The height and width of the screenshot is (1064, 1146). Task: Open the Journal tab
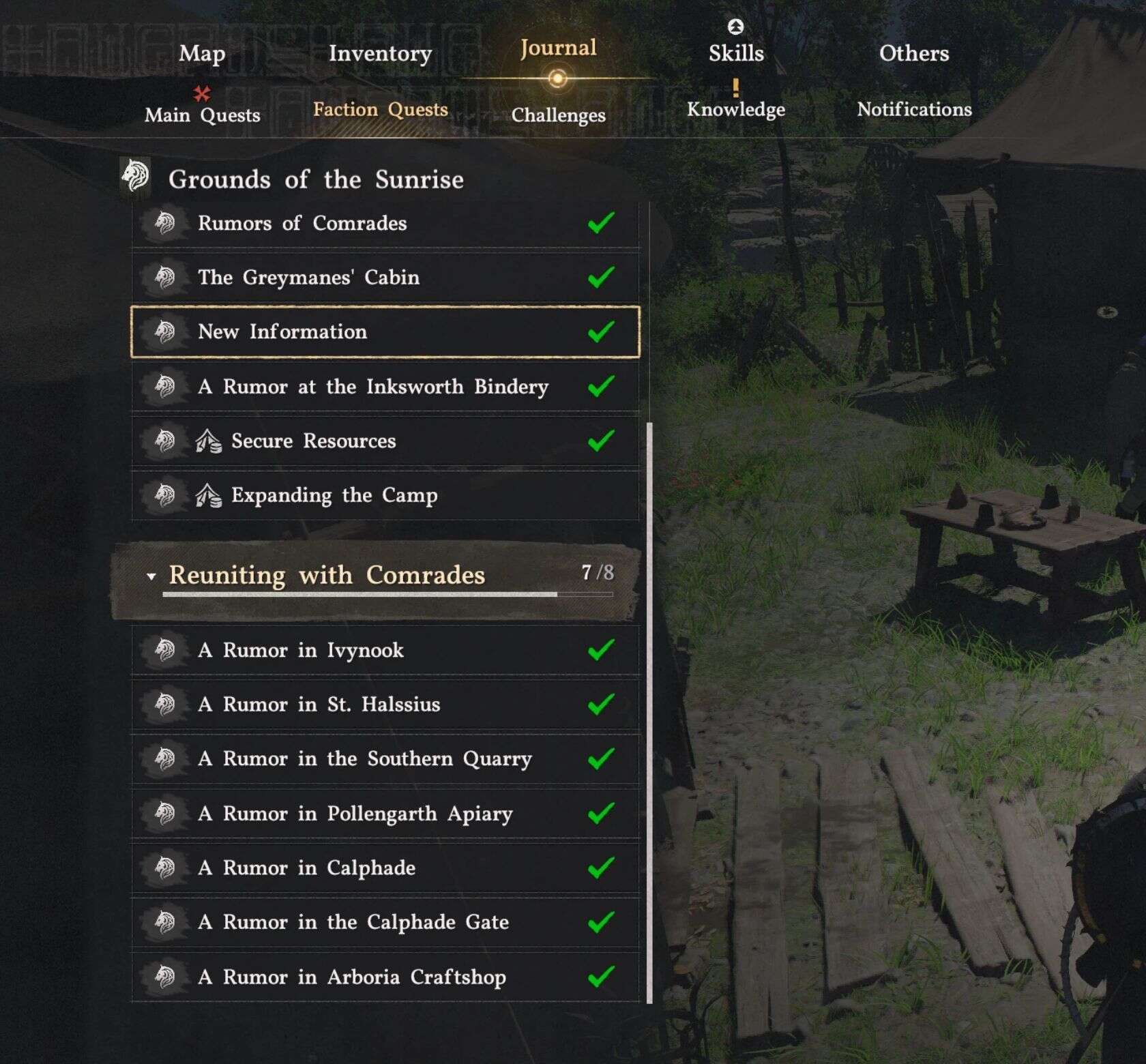(x=557, y=48)
